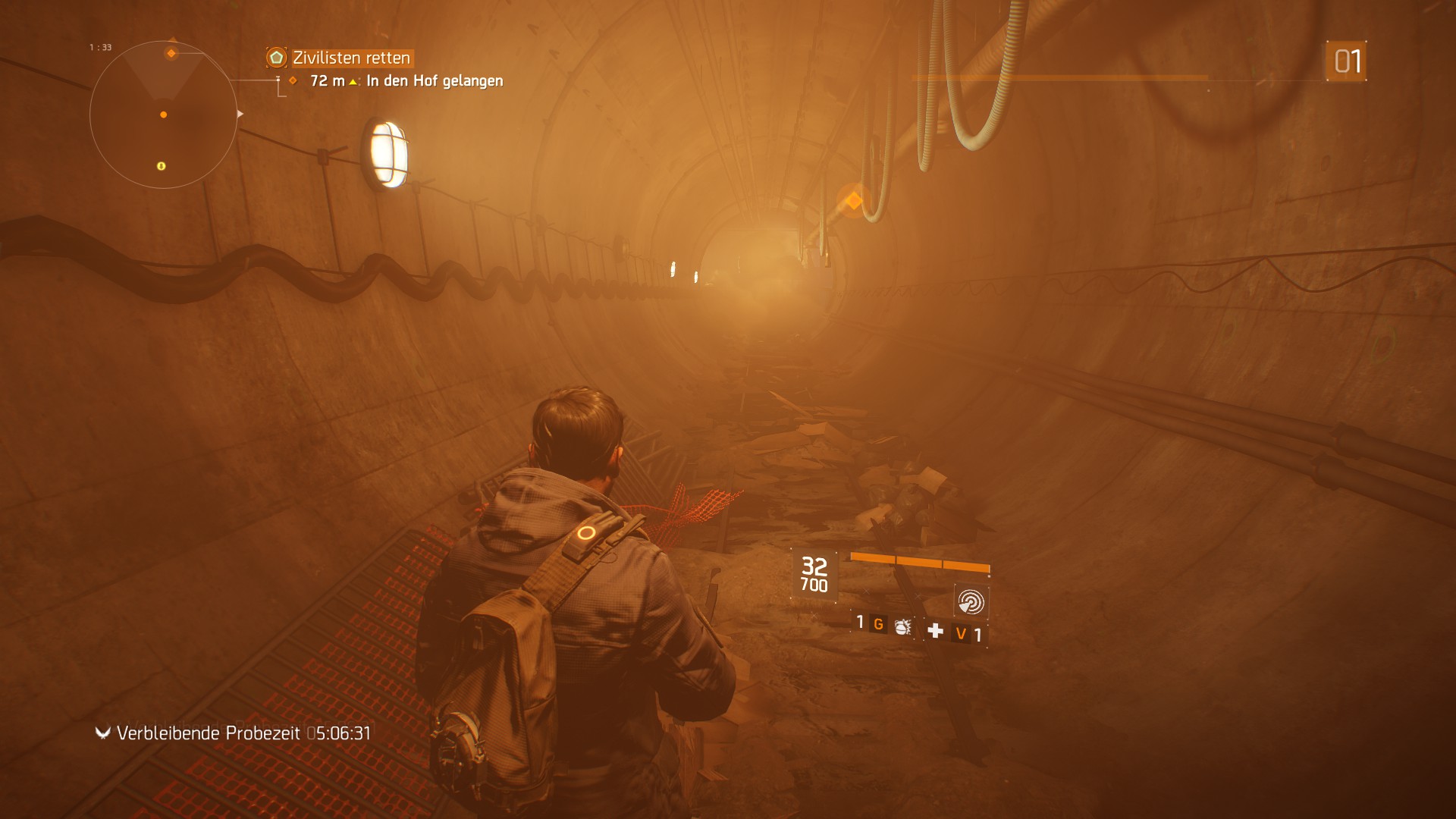
Task: Click the yellow down-arrow marker on the minimap
Action: click(x=161, y=167)
